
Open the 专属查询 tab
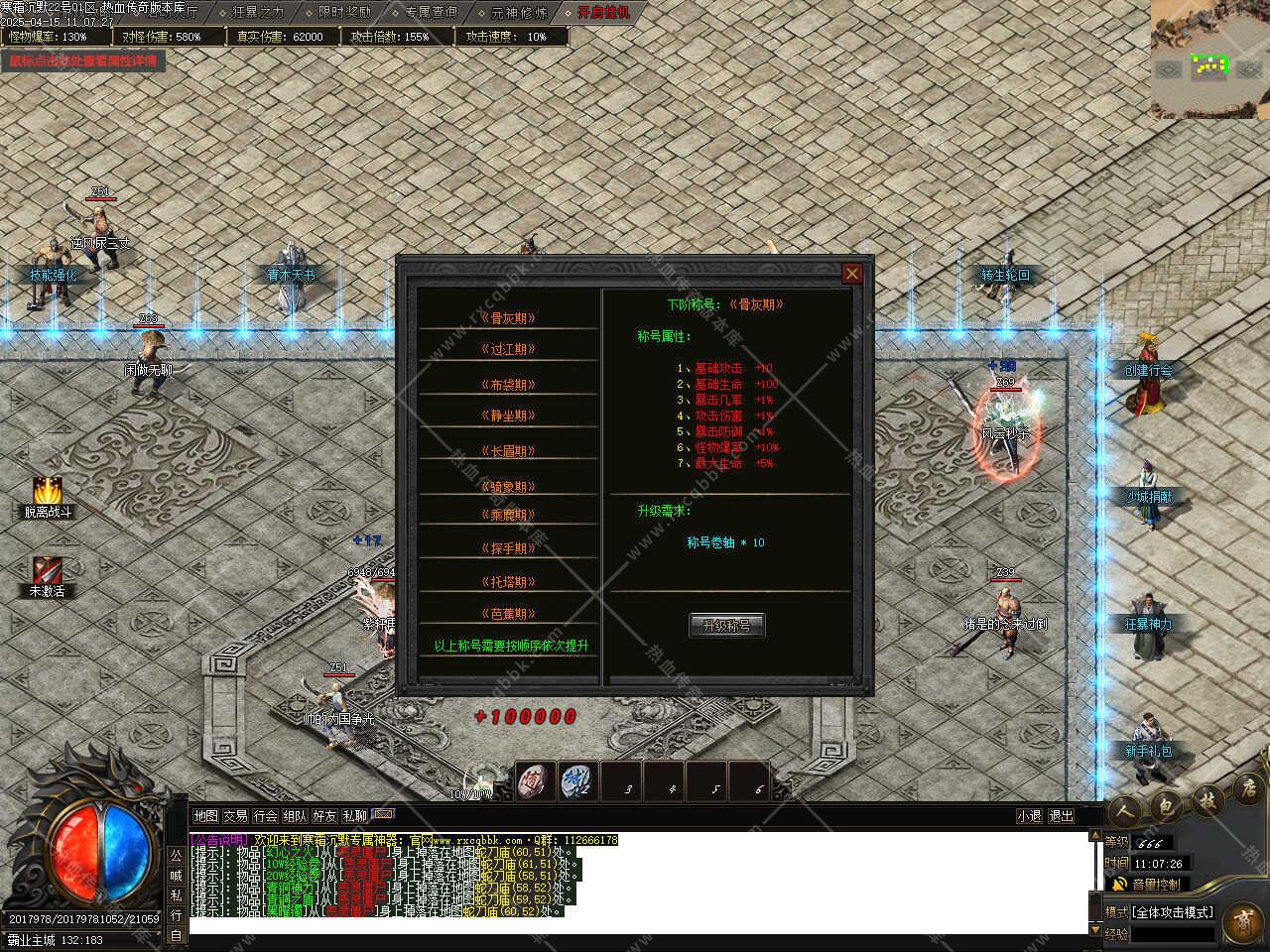[x=431, y=12]
